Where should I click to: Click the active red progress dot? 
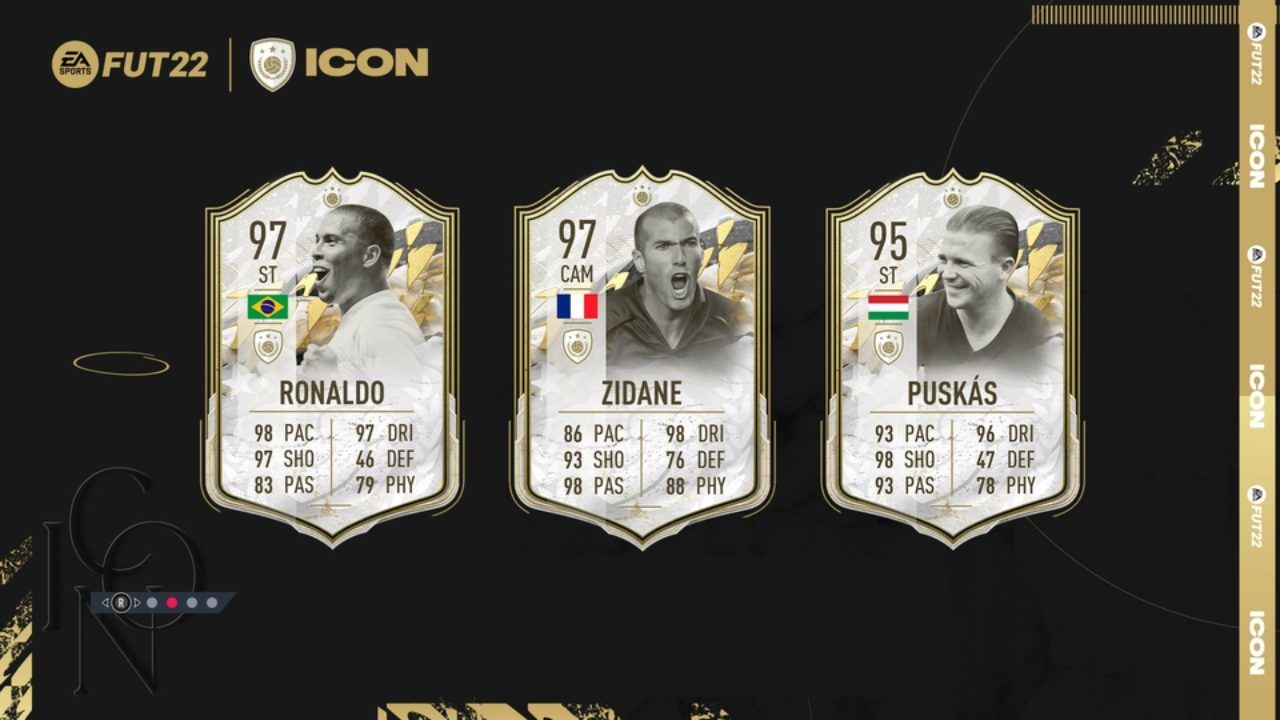coord(171,602)
